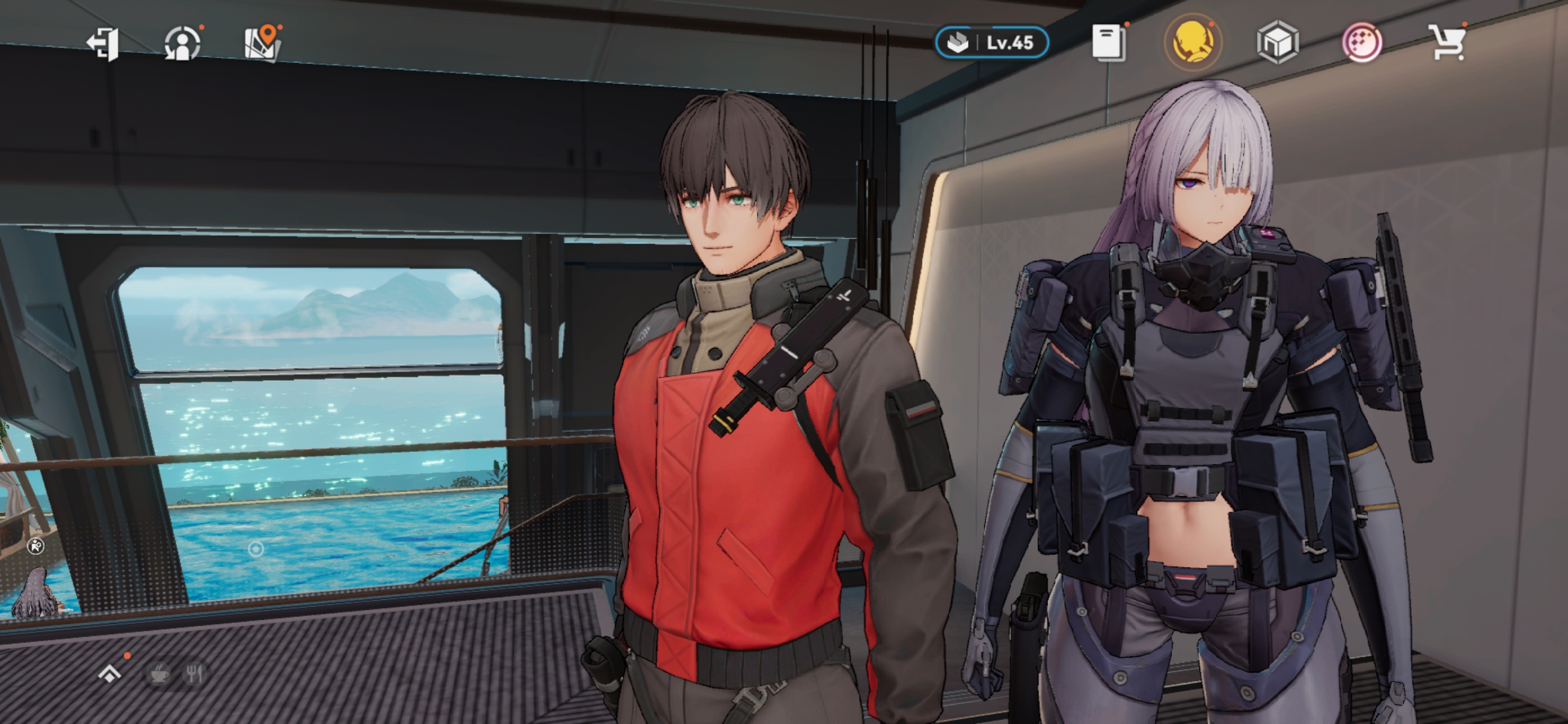Tap the small character interaction icon
The height and width of the screenshot is (724, 1568).
click(36, 546)
